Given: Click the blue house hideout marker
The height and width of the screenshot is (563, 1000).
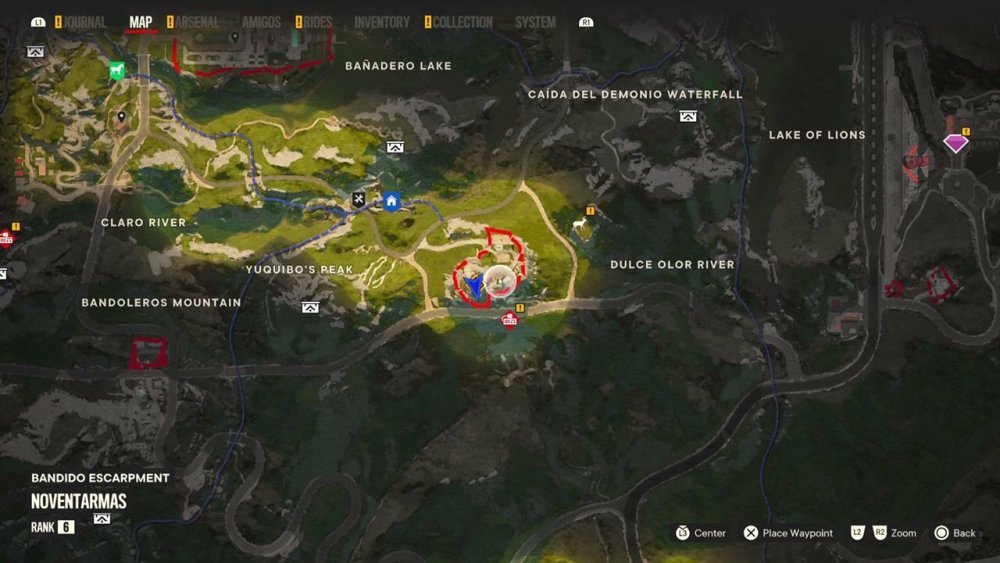Looking at the screenshot, I should pyautogui.click(x=392, y=201).
